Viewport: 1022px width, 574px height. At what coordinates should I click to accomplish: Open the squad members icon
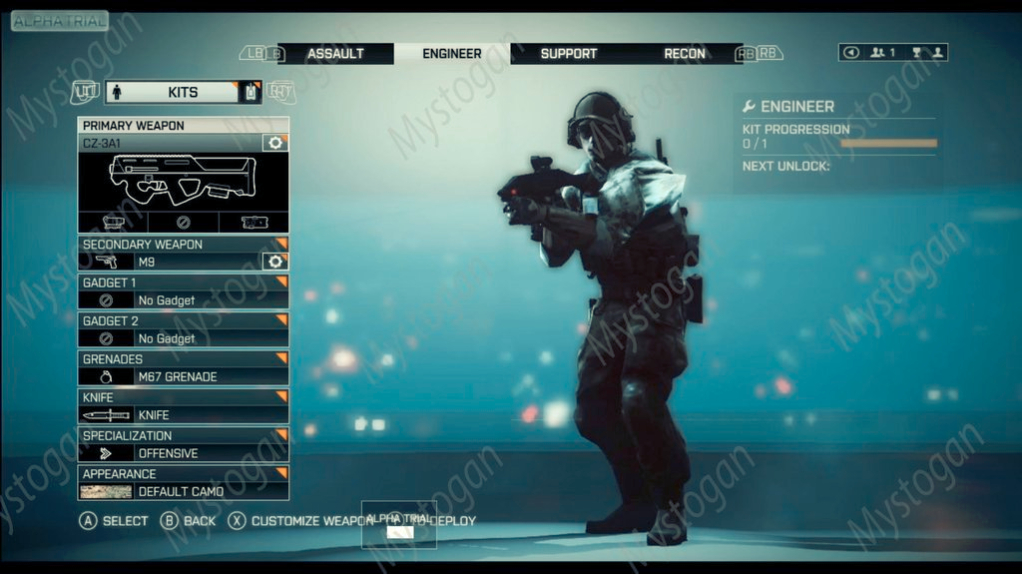(x=882, y=53)
